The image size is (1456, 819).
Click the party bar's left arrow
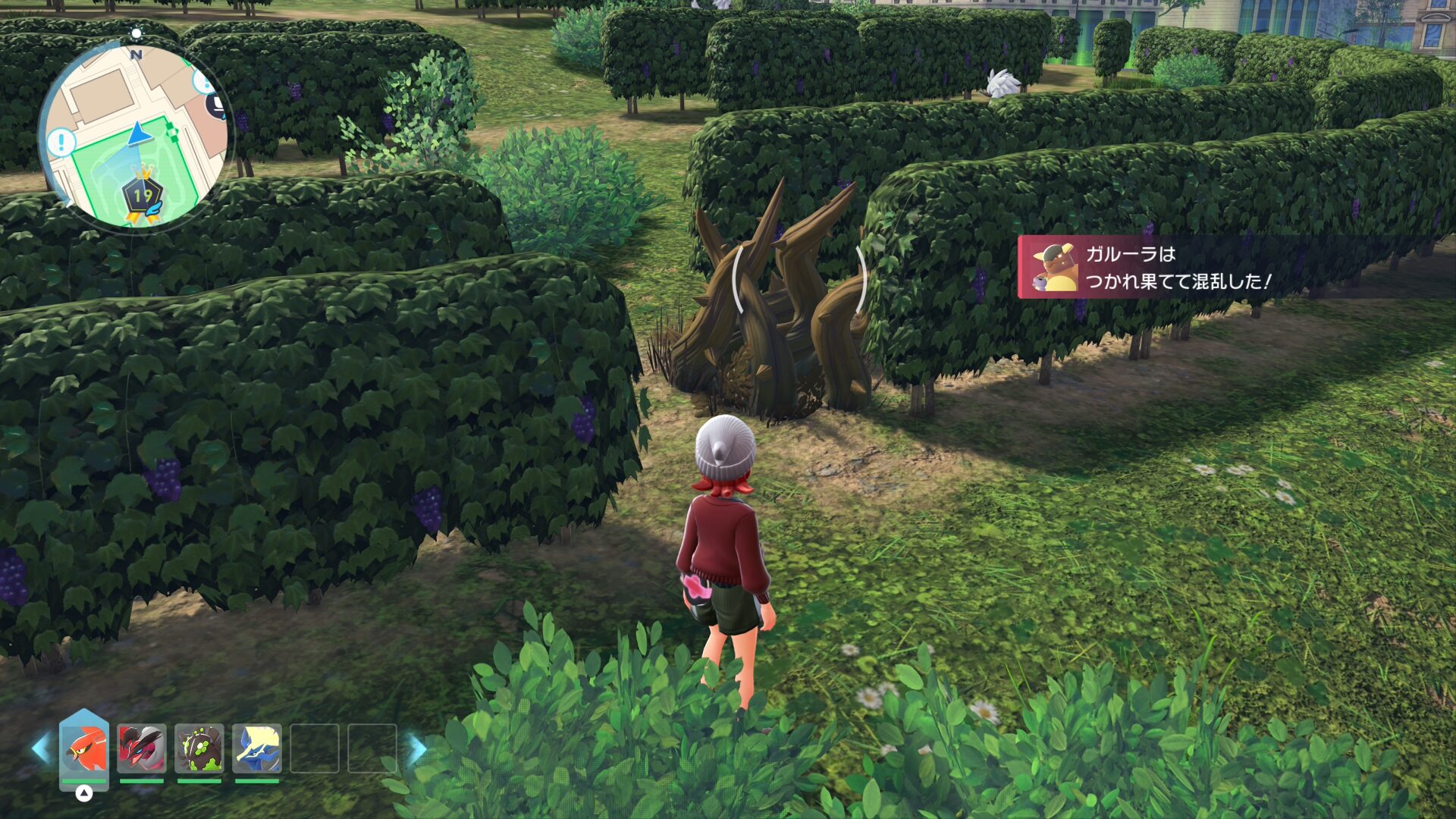(x=41, y=748)
